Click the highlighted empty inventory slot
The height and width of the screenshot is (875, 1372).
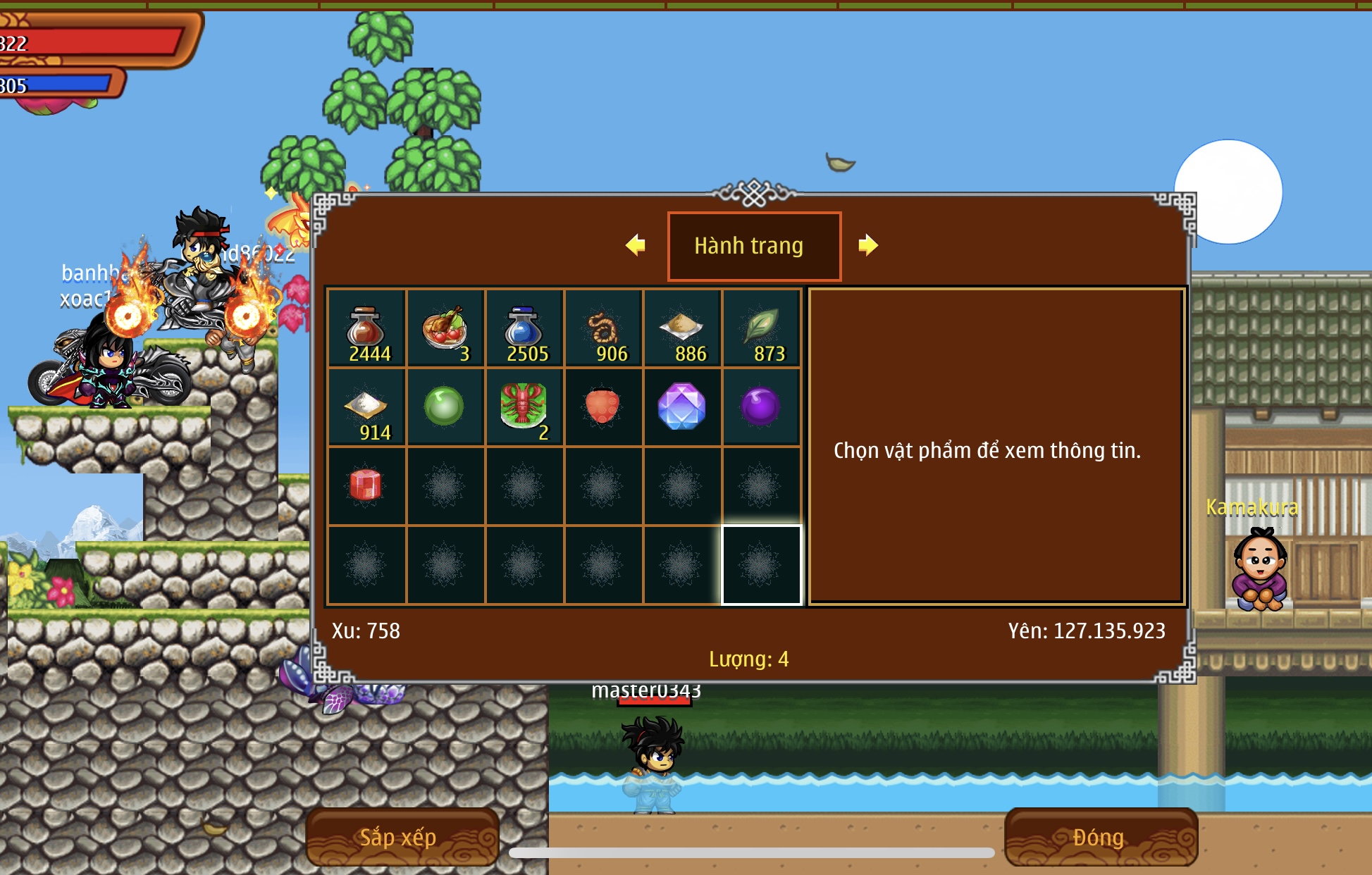761,564
